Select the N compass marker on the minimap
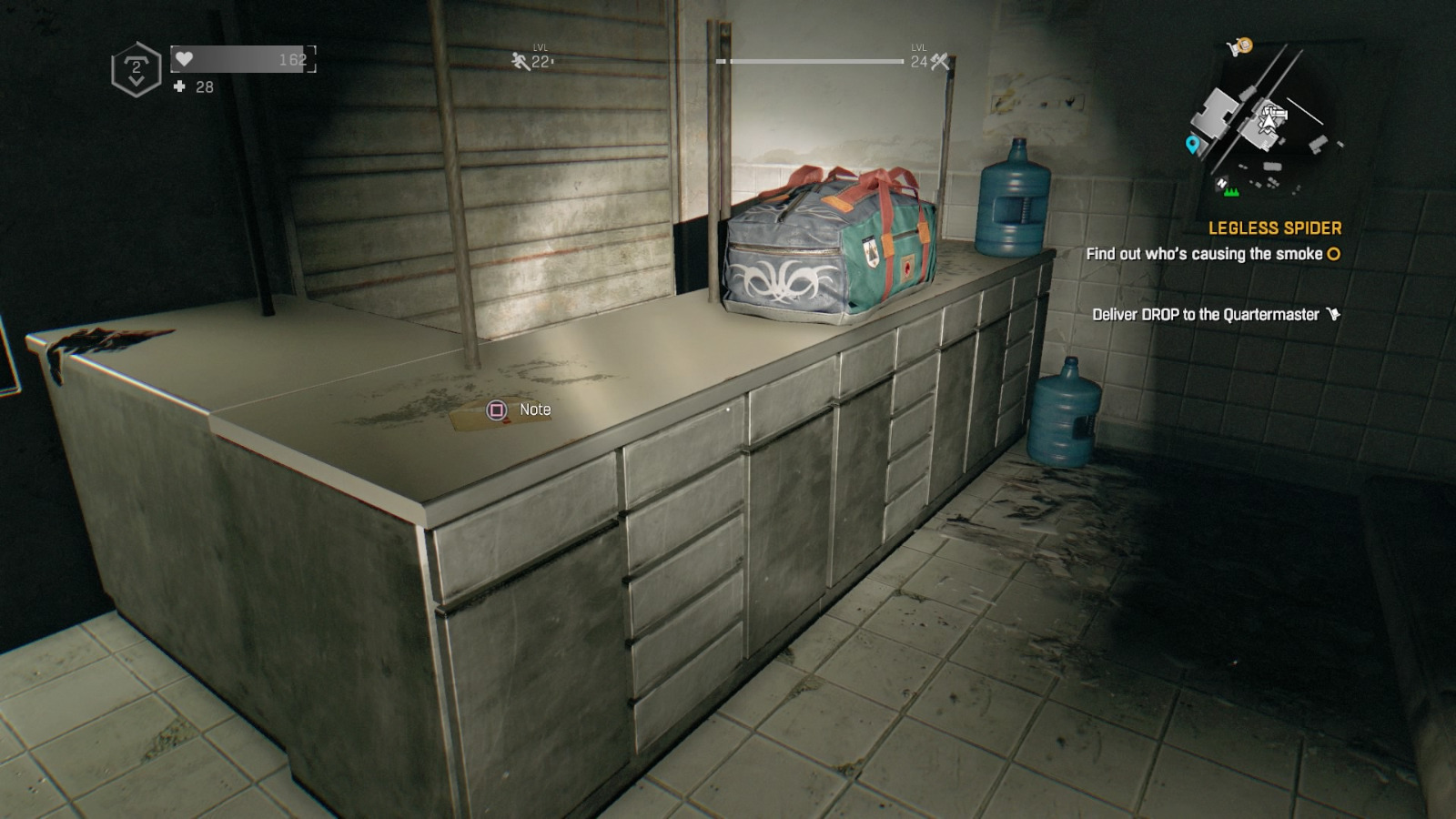This screenshot has height=819, width=1456. [1221, 183]
